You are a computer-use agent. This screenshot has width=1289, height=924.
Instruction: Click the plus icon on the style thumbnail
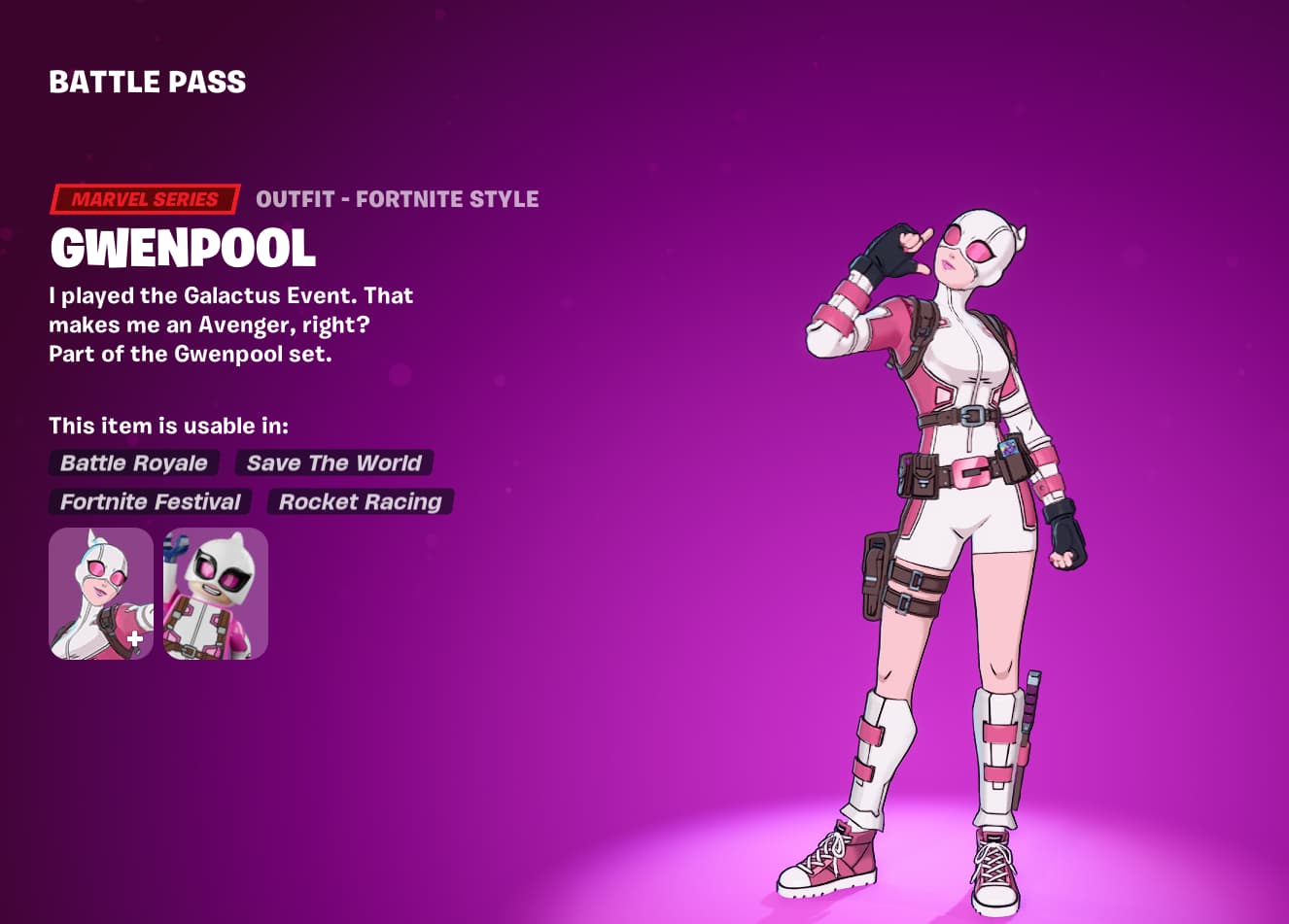pyautogui.click(x=135, y=639)
